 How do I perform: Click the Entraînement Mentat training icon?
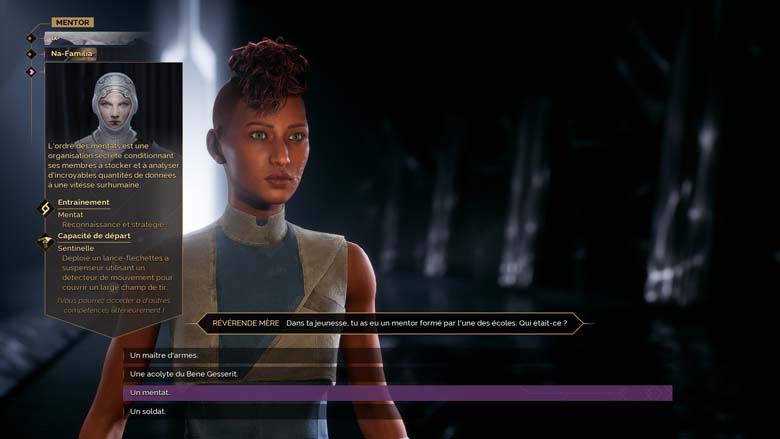coord(44,208)
